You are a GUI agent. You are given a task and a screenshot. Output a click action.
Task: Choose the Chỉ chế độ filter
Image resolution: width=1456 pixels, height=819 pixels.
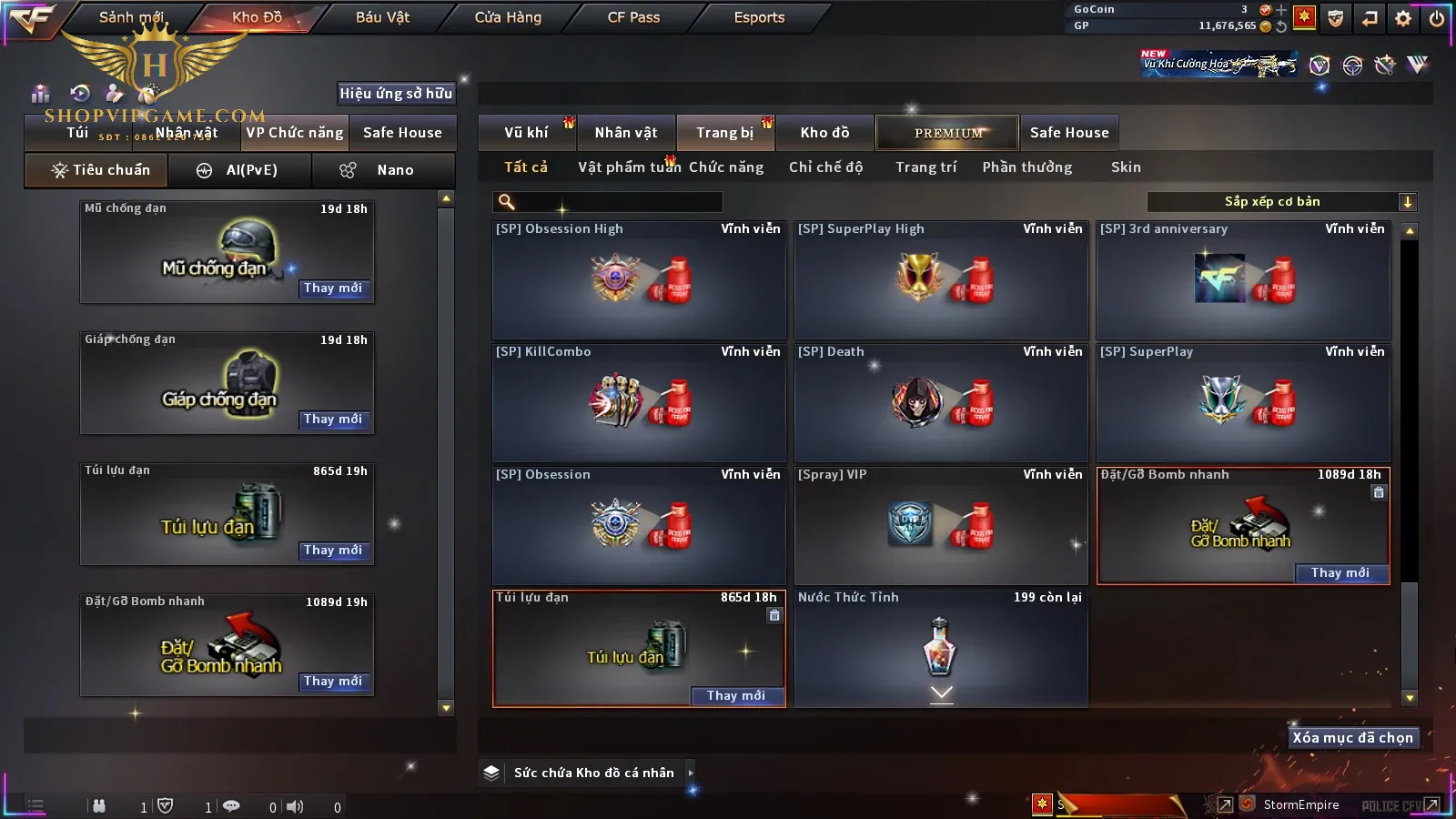(825, 167)
